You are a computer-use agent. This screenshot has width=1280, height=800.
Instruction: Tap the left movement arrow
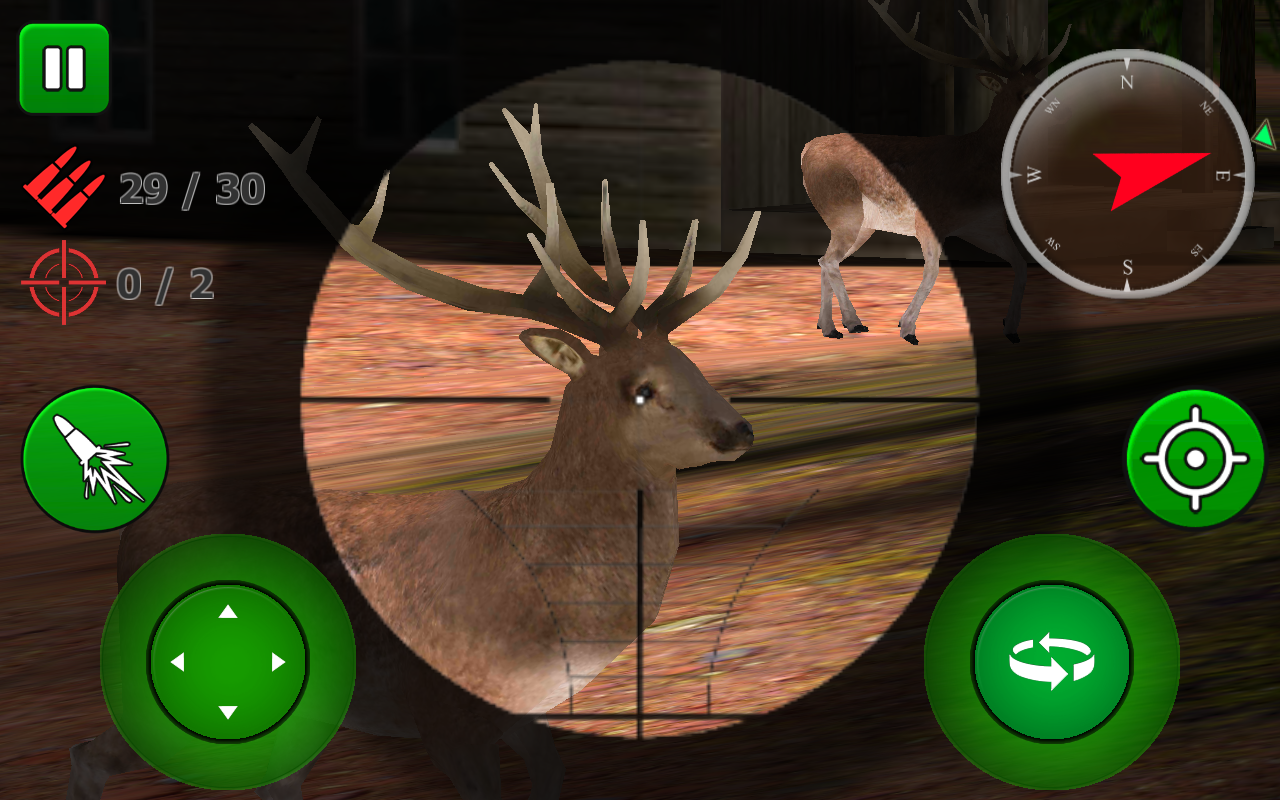click(x=177, y=660)
